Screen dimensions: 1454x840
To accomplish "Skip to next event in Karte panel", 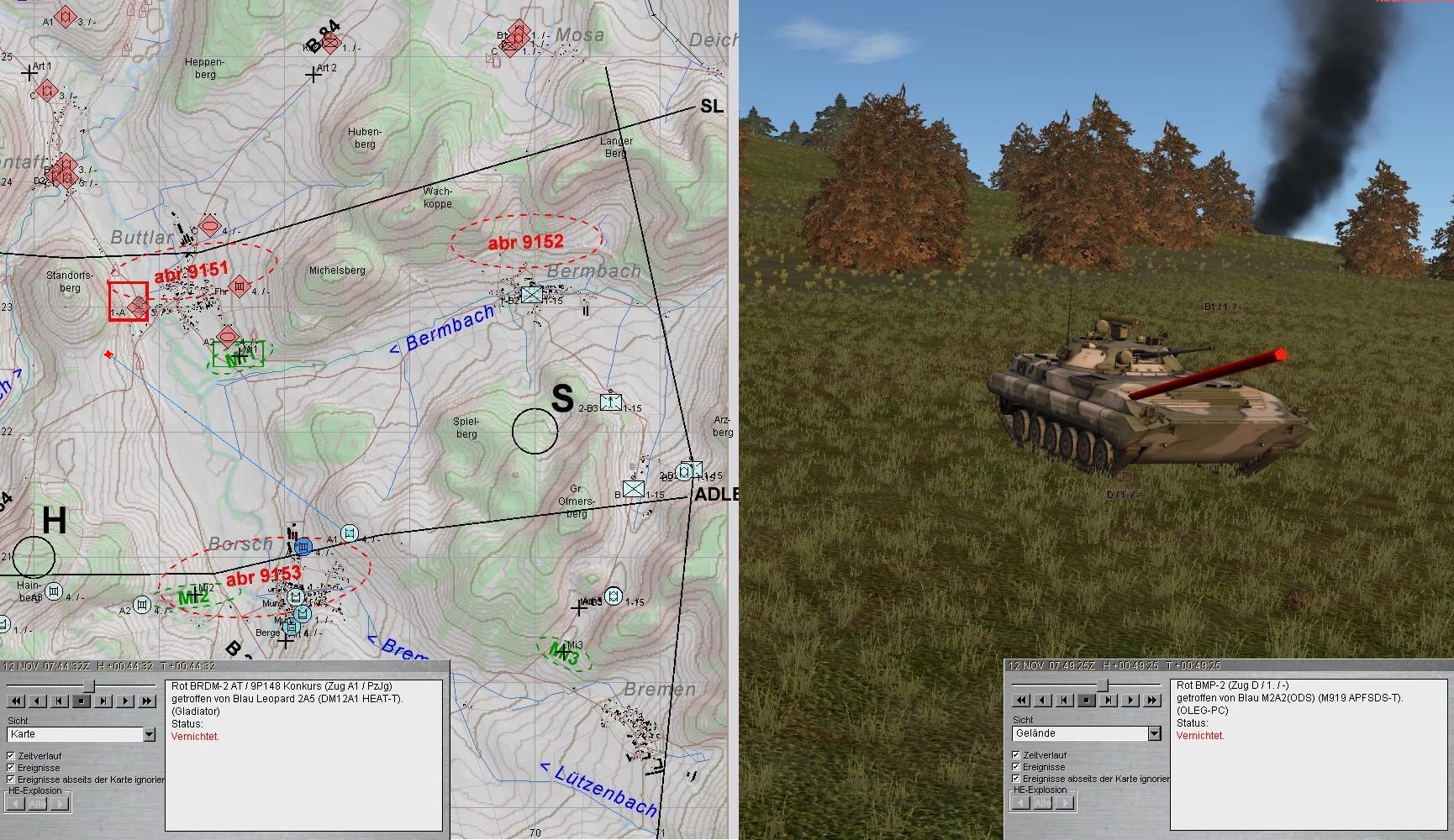I will (103, 701).
